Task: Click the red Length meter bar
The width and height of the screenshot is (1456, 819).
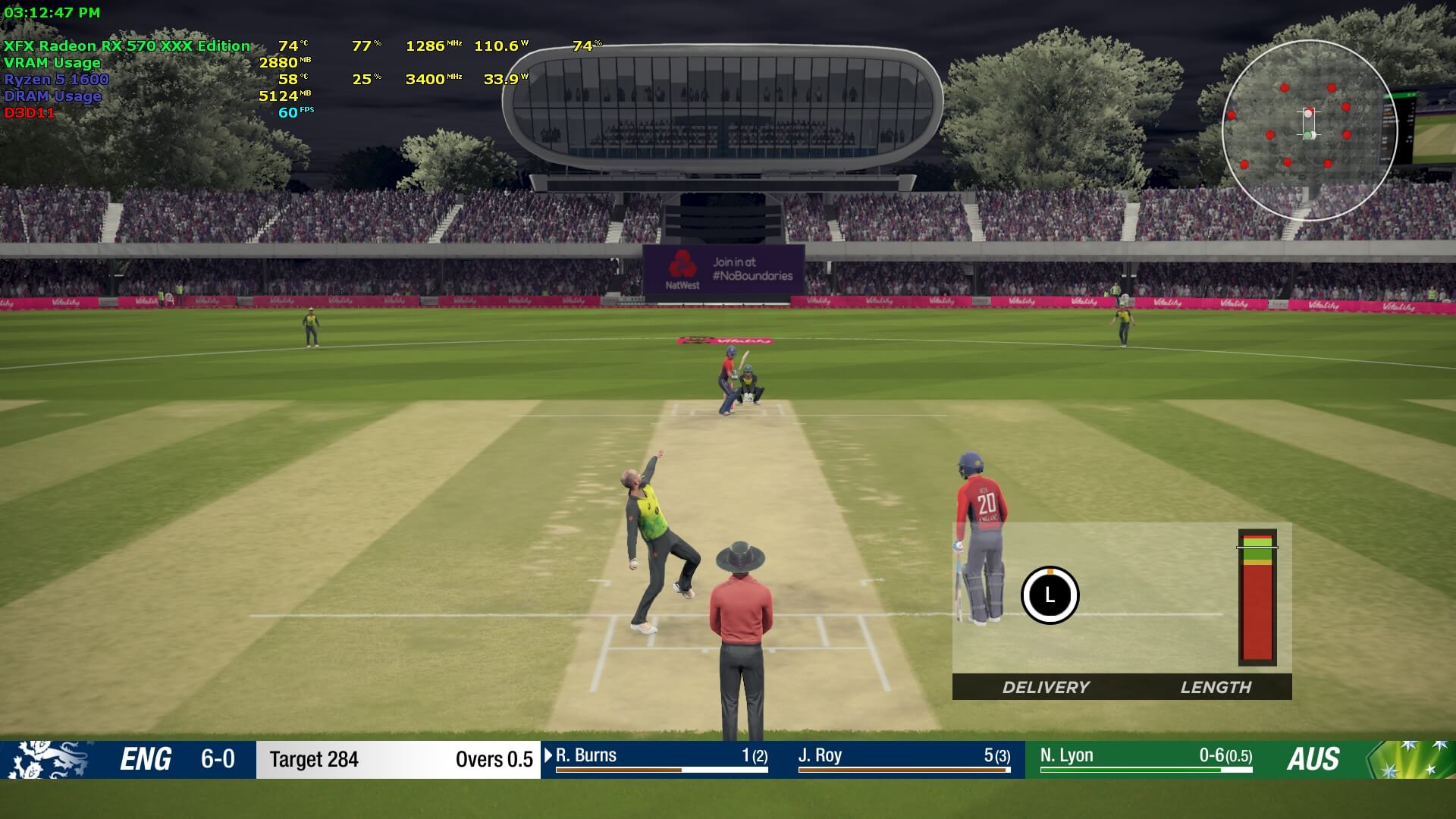Action: tap(1257, 599)
